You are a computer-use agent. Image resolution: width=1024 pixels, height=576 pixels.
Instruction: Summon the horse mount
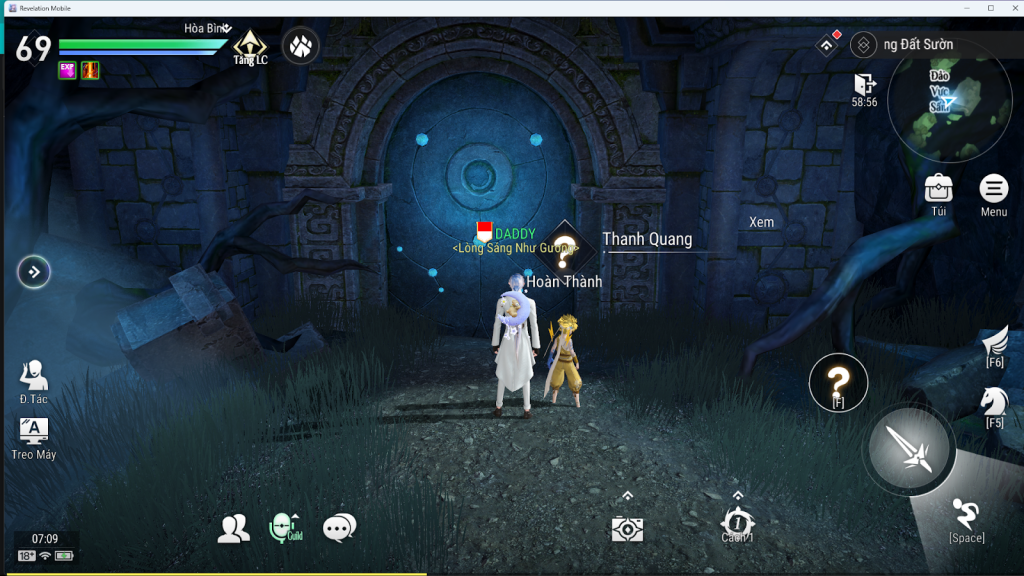[994, 402]
